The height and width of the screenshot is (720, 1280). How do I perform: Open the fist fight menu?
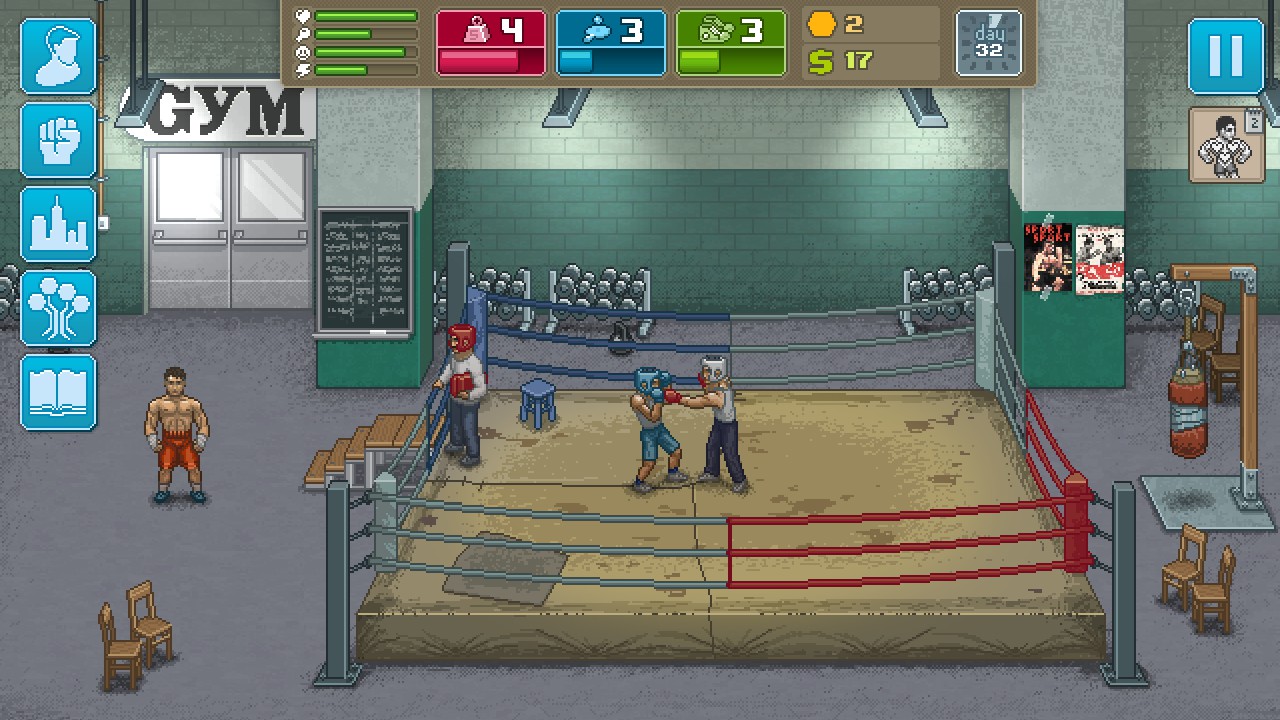coord(59,141)
